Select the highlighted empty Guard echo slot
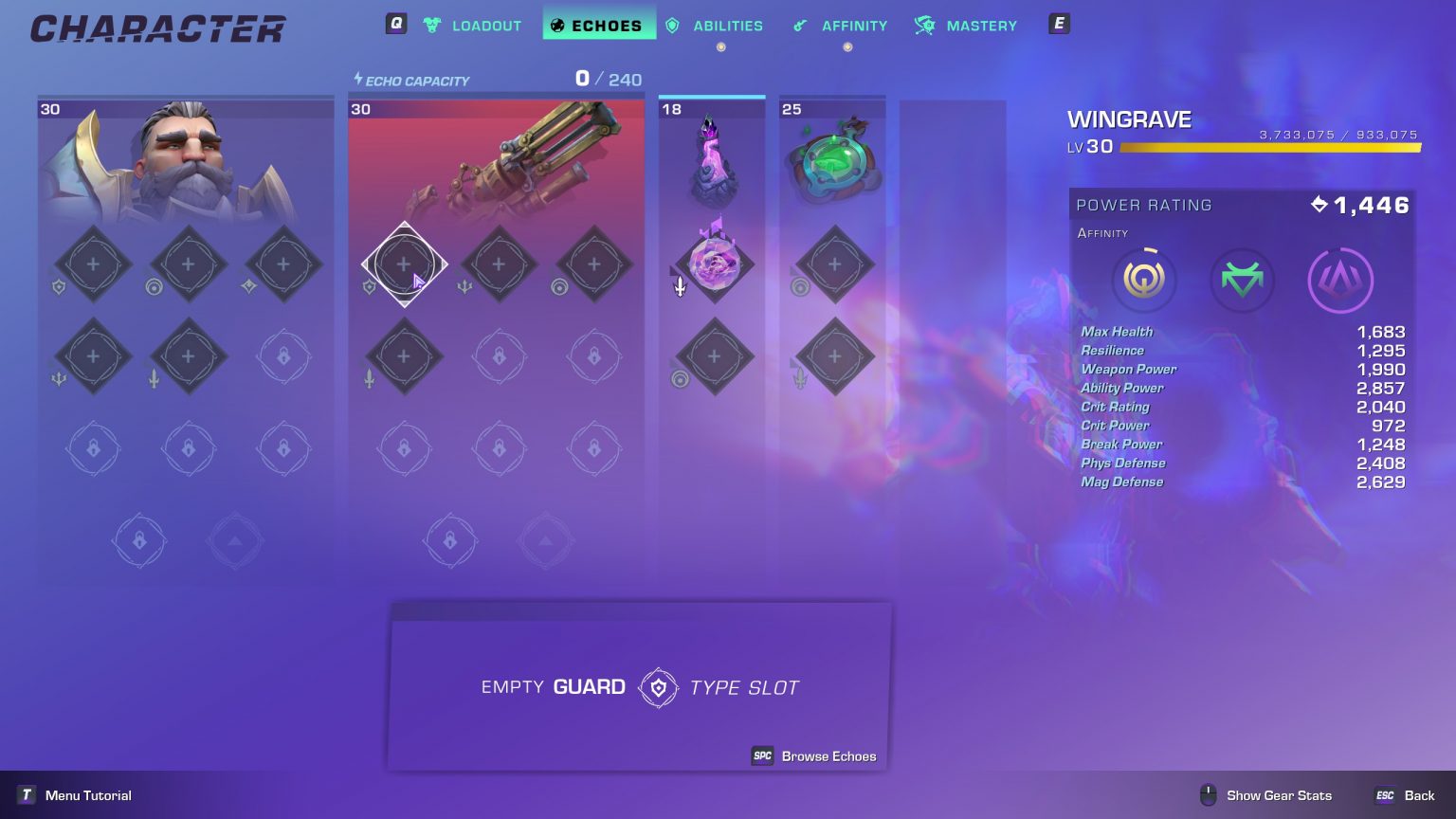The height and width of the screenshot is (819, 1456). coord(405,264)
